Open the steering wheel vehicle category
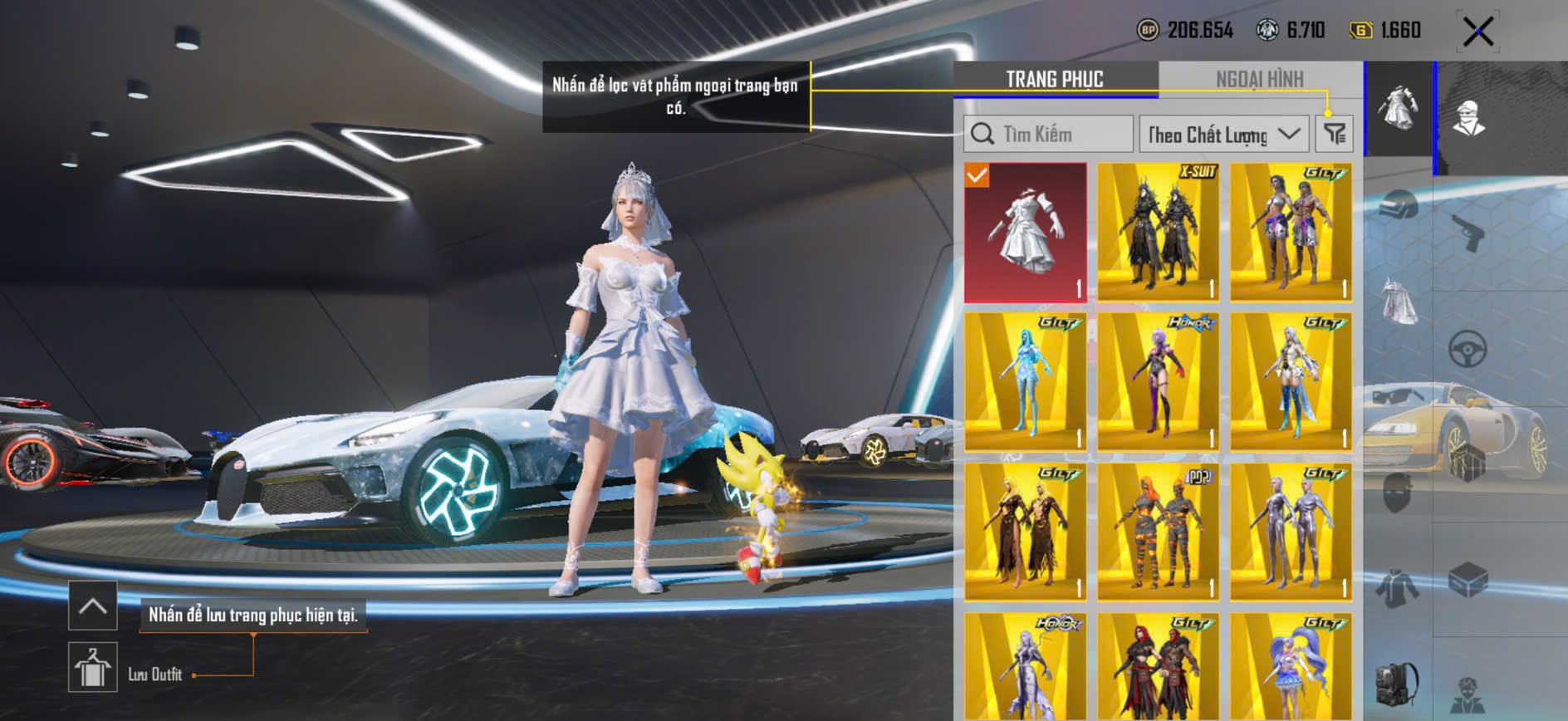This screenshot has width=1568, height=721. click(x=1468, y=349)
